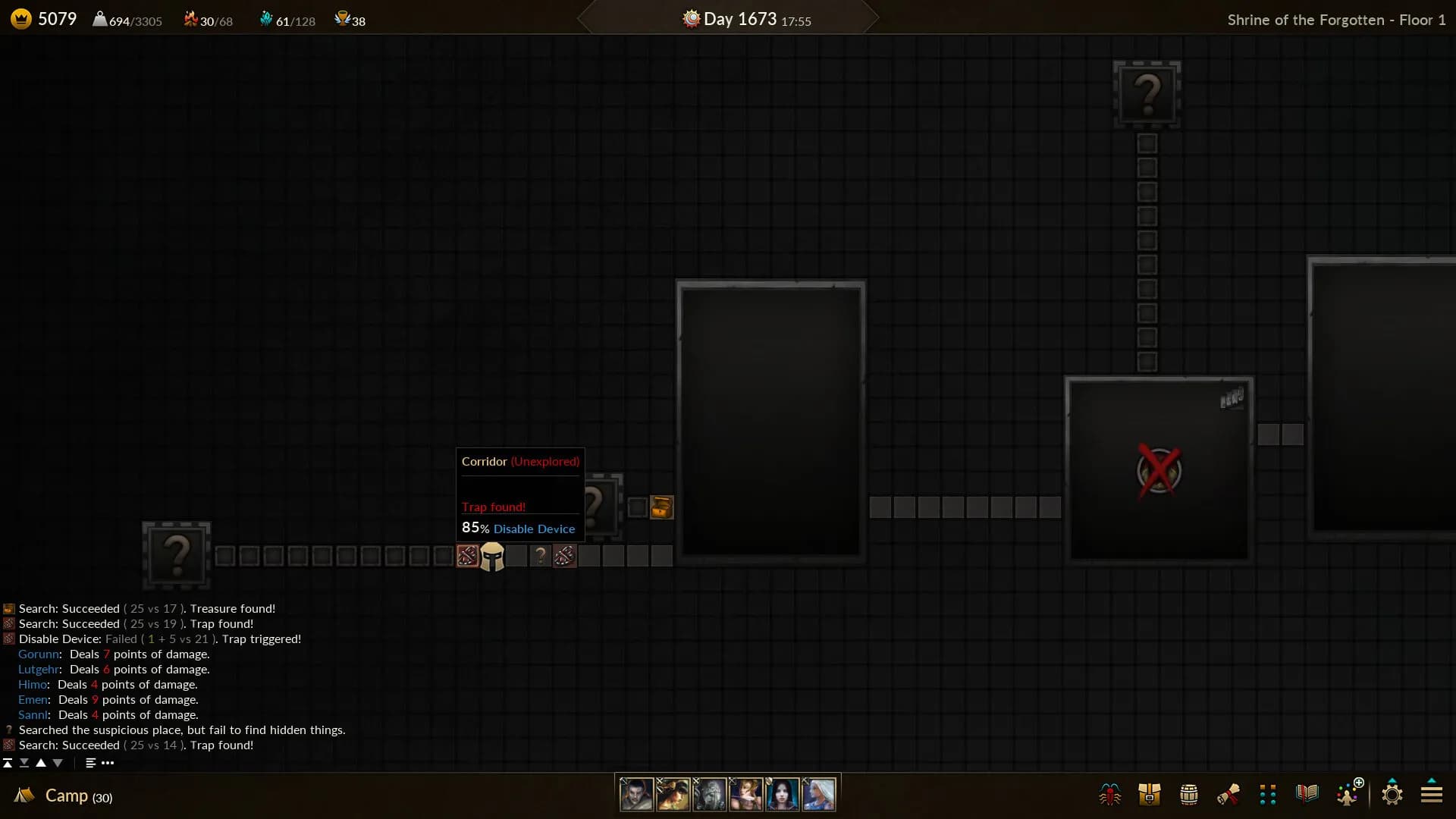Click the log's white scroll-up arrow
This screenshot has width=1456, height=819.
tap(41, 763)
